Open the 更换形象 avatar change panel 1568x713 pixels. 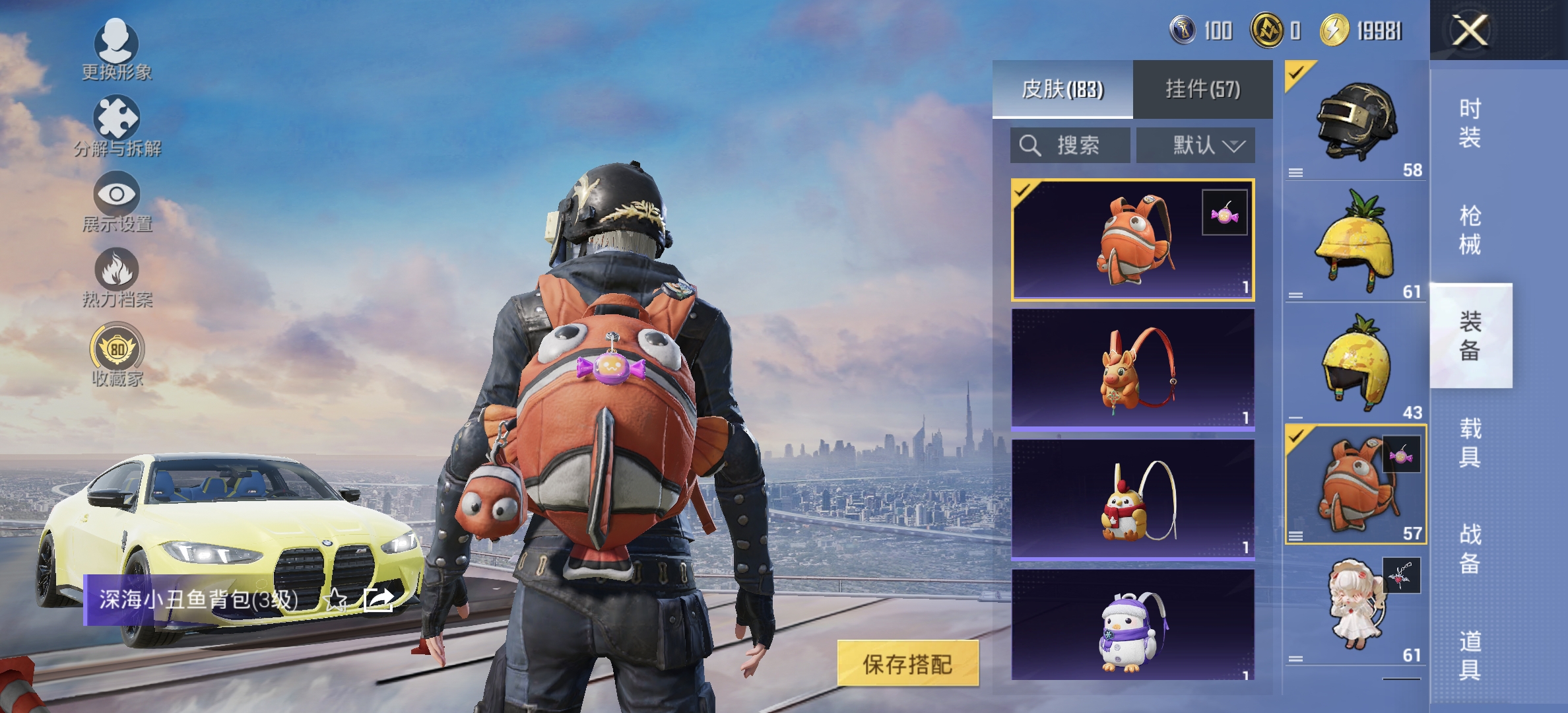pos(115,50)
